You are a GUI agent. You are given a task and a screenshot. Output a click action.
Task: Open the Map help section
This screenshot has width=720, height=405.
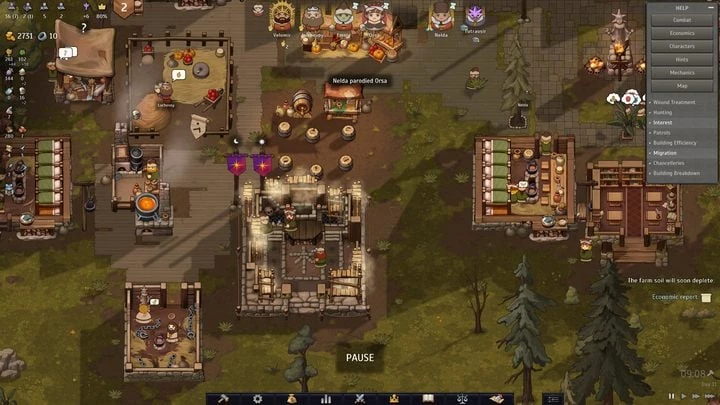682,85
